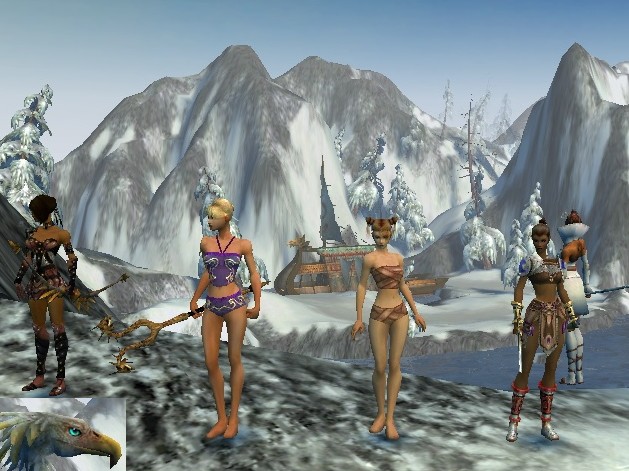Click the eagle portrait thumbnail

(x=62, y=434)
